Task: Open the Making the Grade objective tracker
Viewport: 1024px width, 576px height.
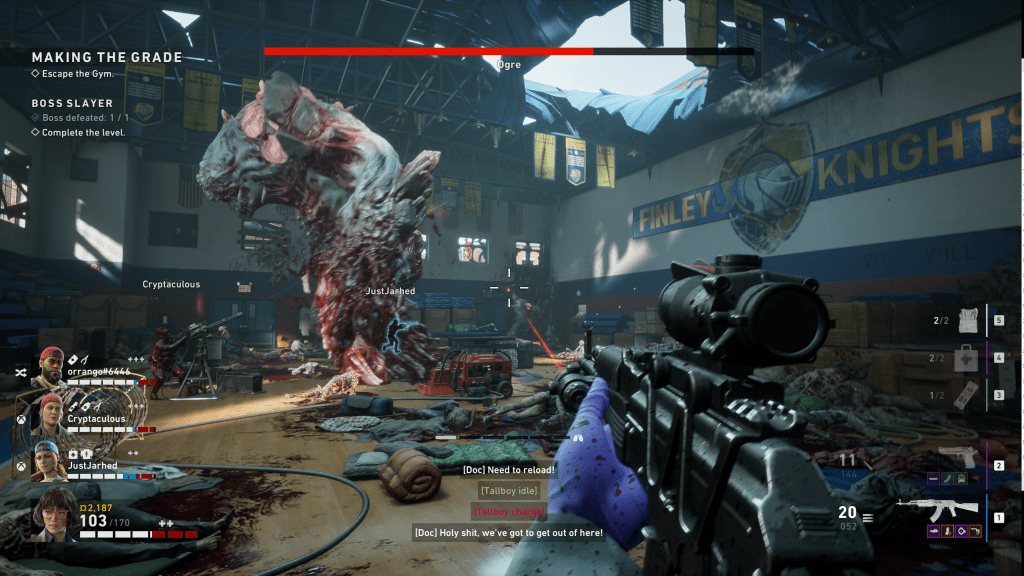Action: tap(107, 58)
